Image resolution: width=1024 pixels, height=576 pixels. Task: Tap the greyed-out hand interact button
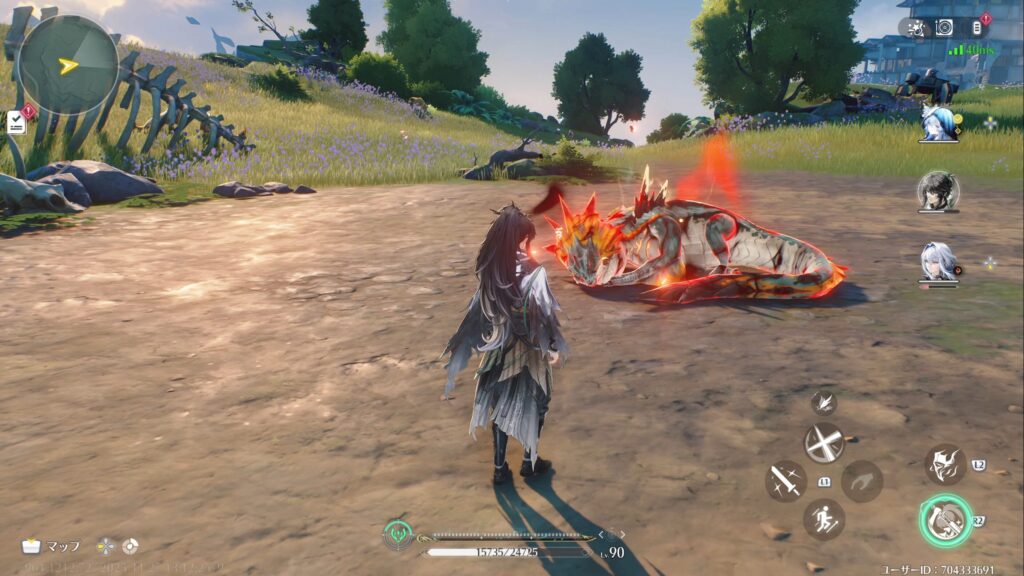(862, 481)
